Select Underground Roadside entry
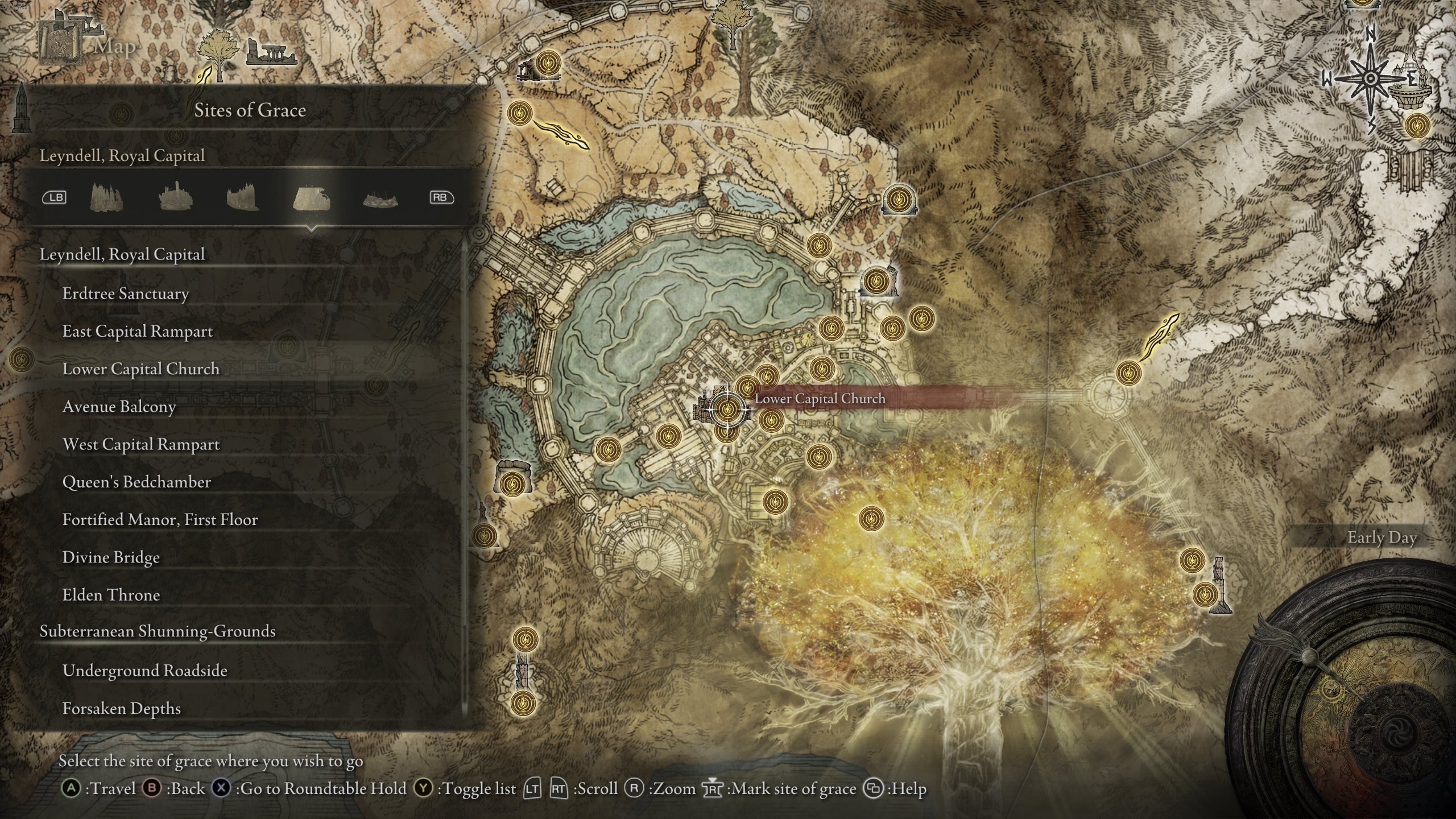This screenshot has width=1456, height=819. tap(144, 671)
